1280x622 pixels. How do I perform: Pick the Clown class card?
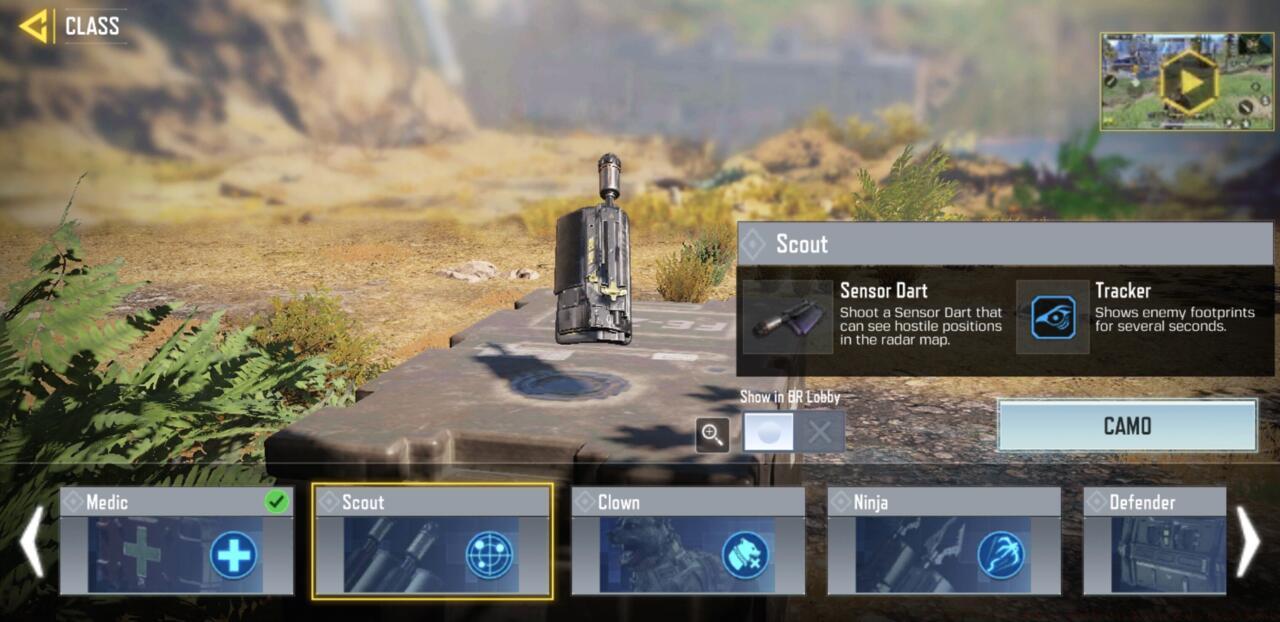[x=688, y=541]
